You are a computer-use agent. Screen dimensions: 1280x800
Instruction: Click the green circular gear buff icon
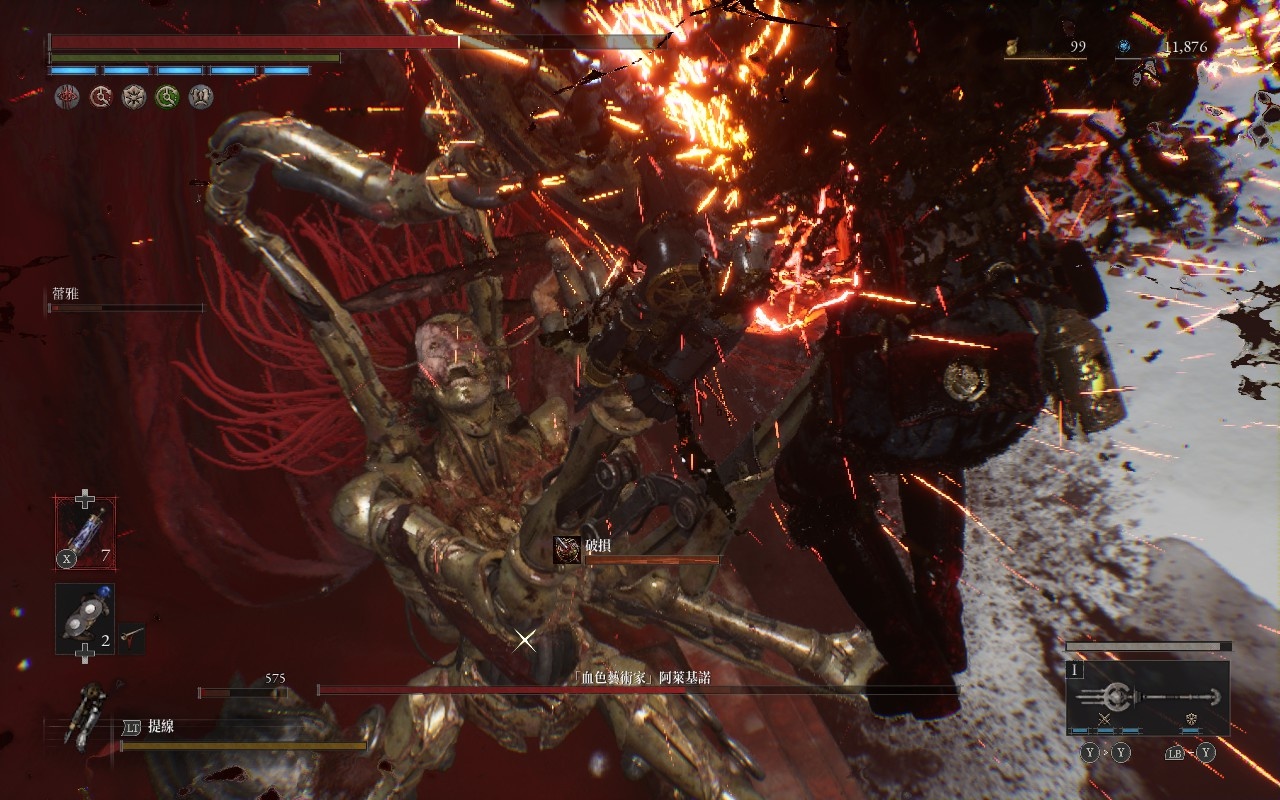click(x=167, y=97)
